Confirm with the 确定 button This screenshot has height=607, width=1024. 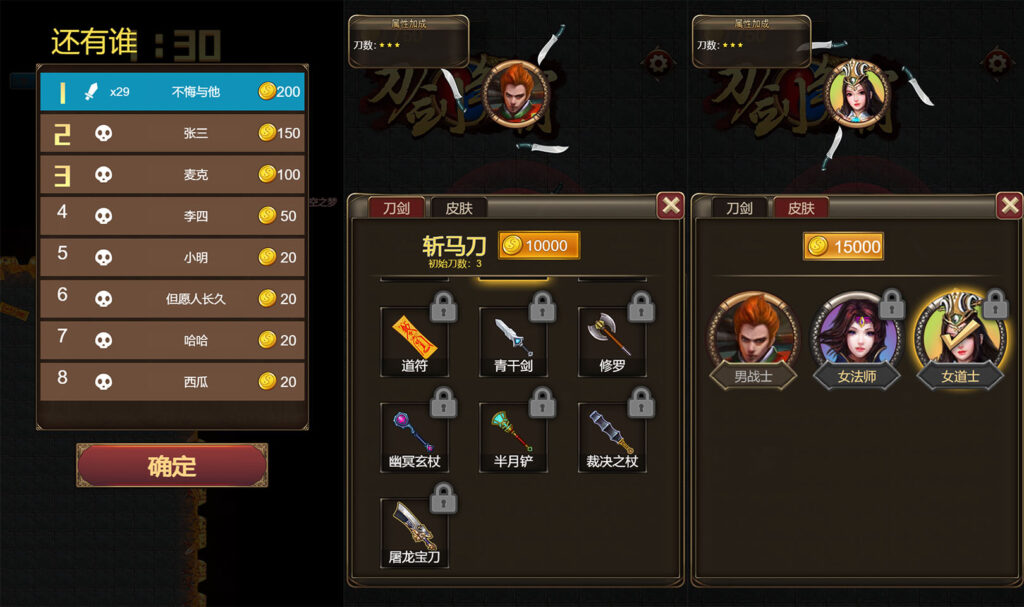[172, 466]
